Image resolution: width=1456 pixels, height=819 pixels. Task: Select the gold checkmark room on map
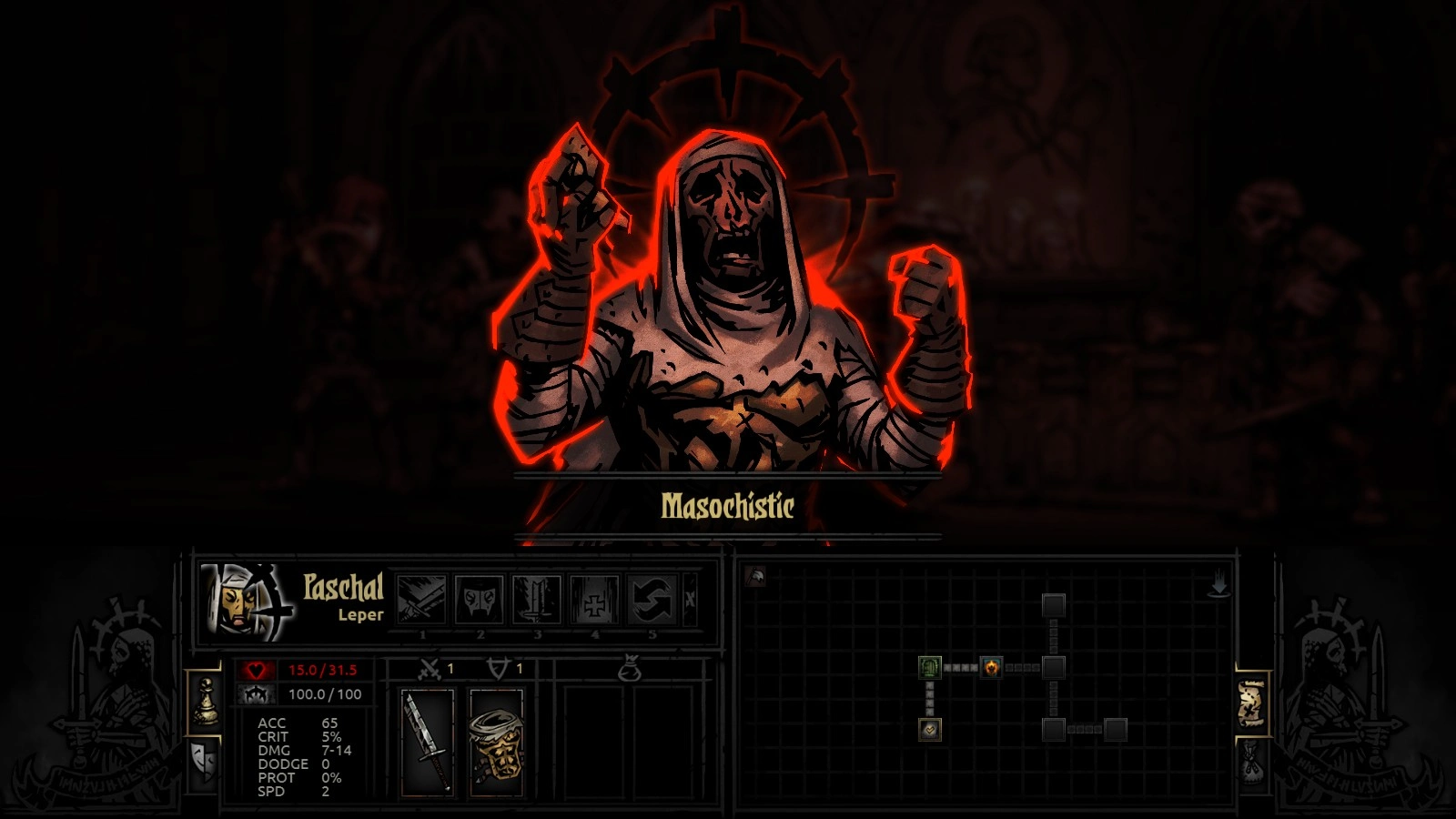click(x=929, y=729)
